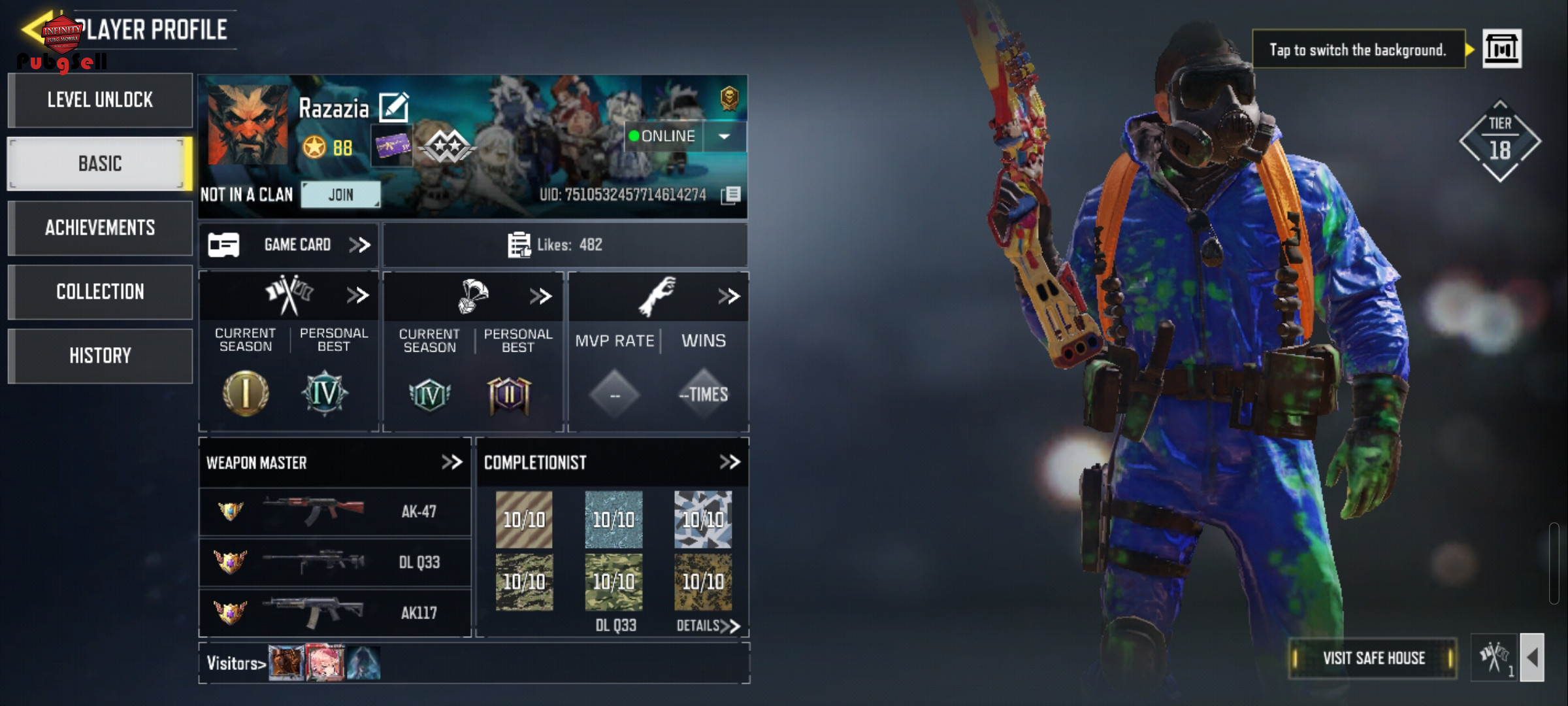
Task: Expand the Completionist section
Action: pyautogui.click(x=730, y=462)
